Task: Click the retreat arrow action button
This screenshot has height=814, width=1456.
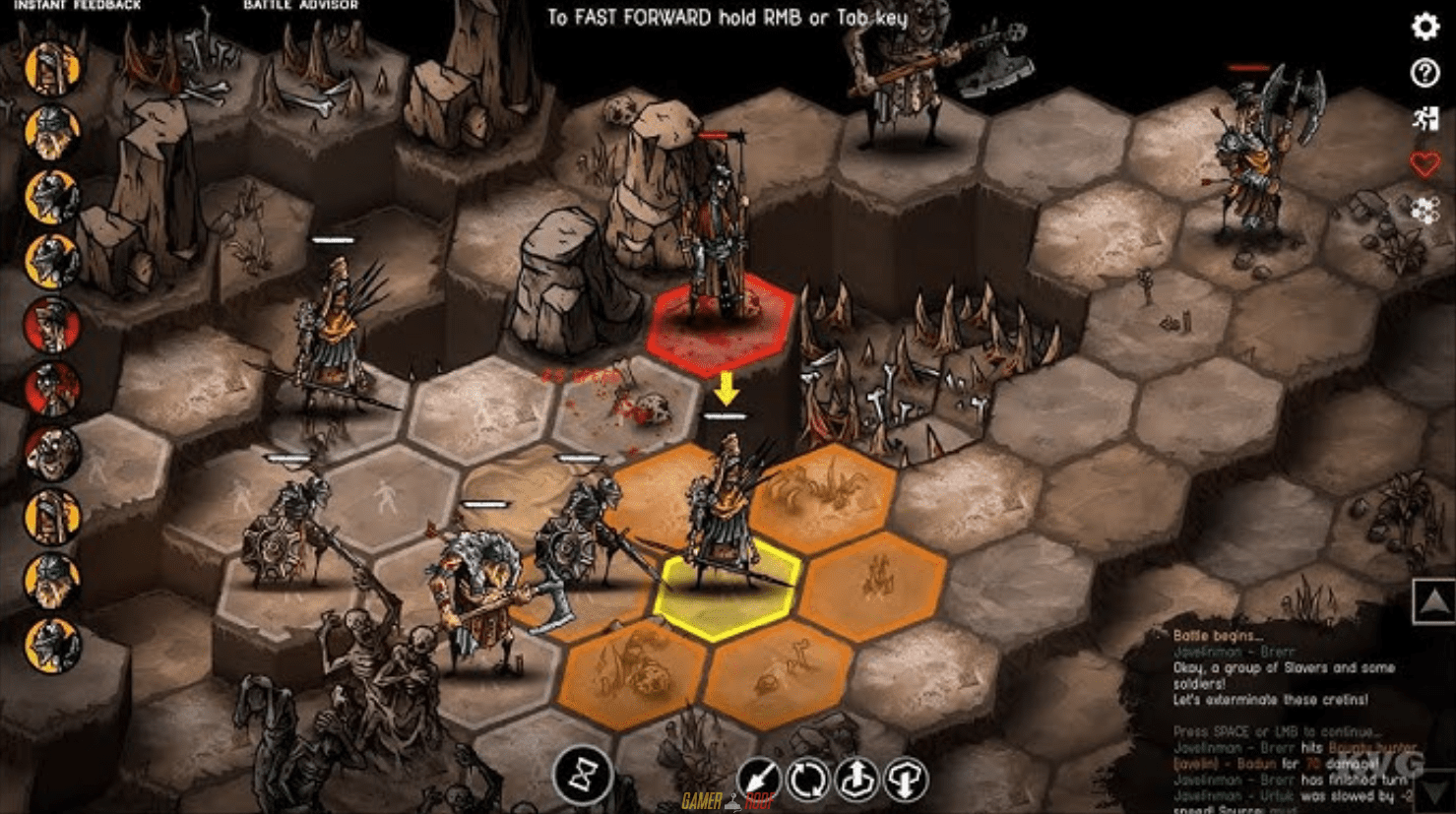Action: coord(761,779)
